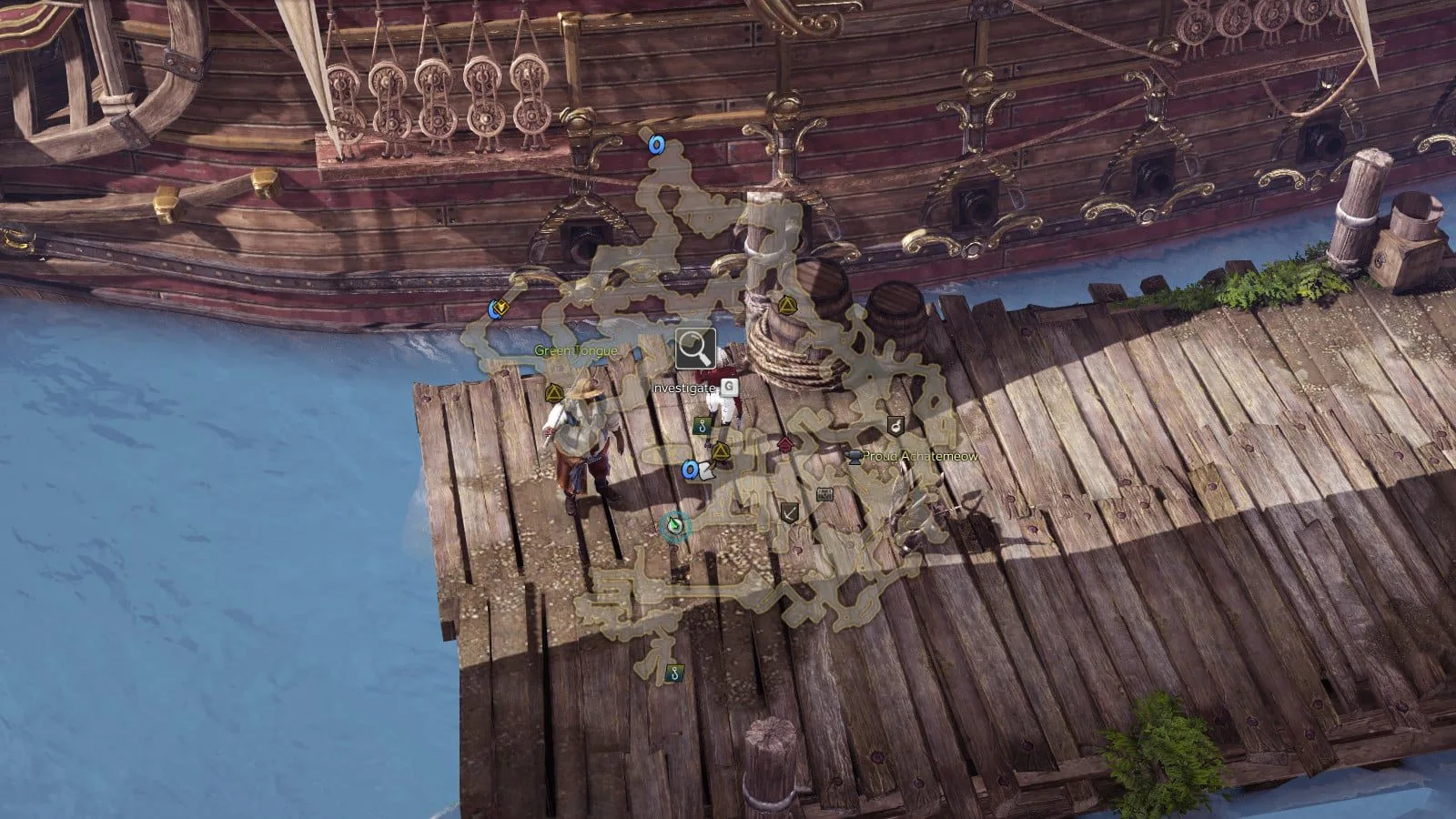The height and width of the screenshot is (819, 1456).
Task: Click the treasure chest map marker
Action: coord(824,495)
